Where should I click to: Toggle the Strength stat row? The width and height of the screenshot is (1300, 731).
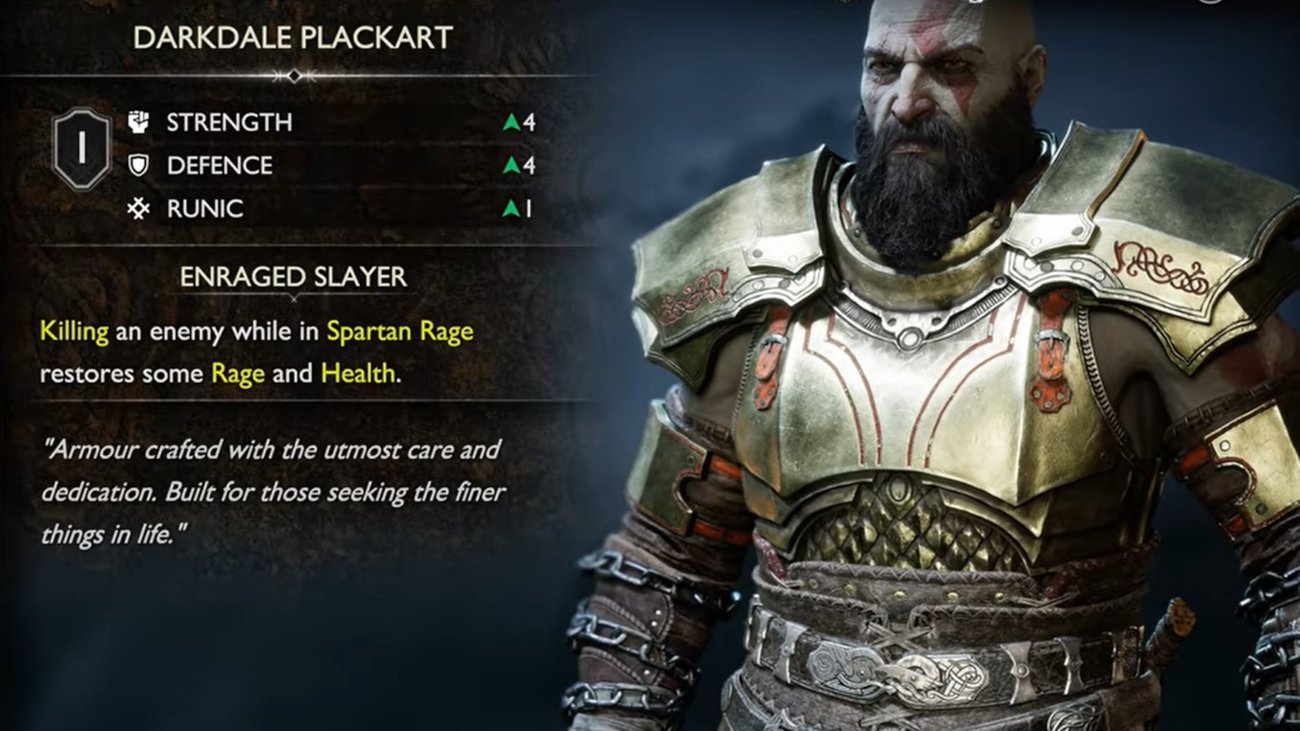(300, 122)
